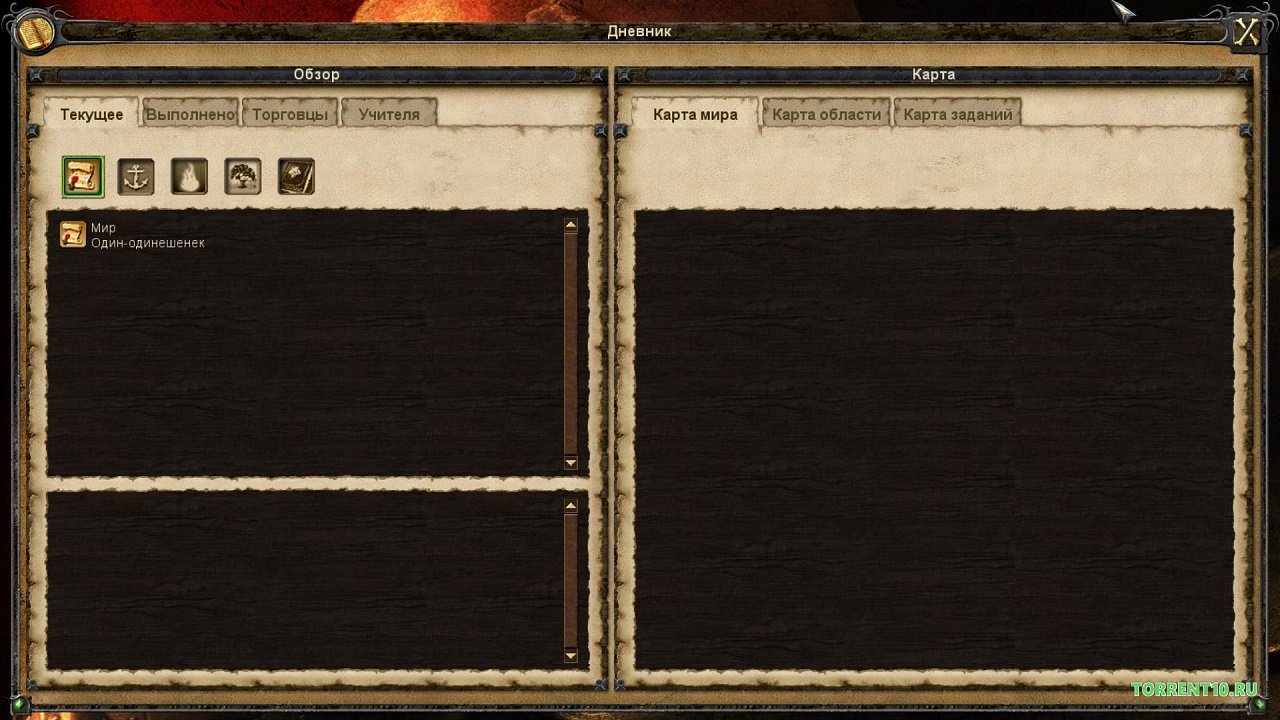
Task: Click the quest list scroll-down arrow
Action: tap(571, 462)
